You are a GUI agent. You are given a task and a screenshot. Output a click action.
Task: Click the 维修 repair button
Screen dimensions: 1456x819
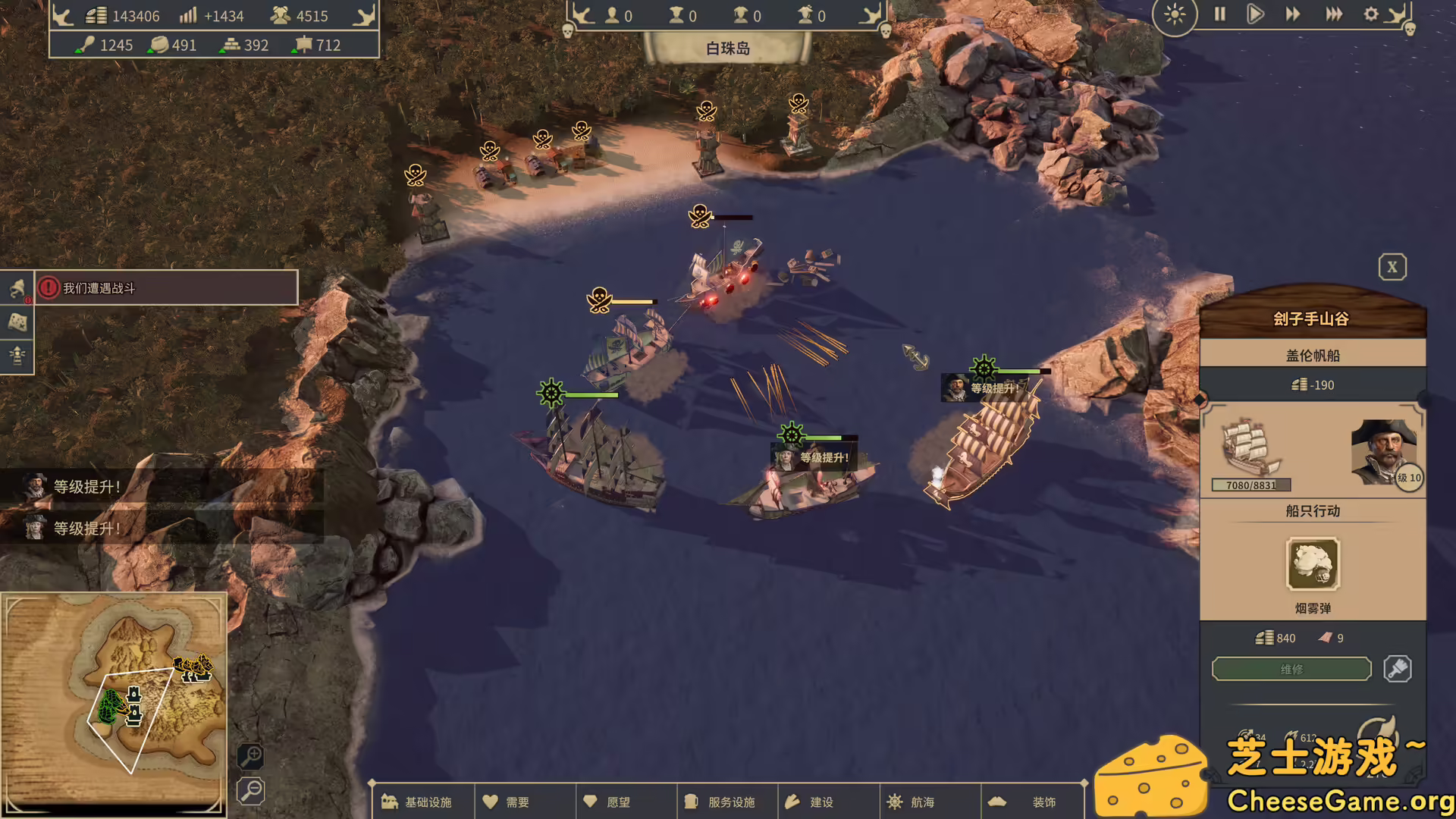[x=1291, y=668]
